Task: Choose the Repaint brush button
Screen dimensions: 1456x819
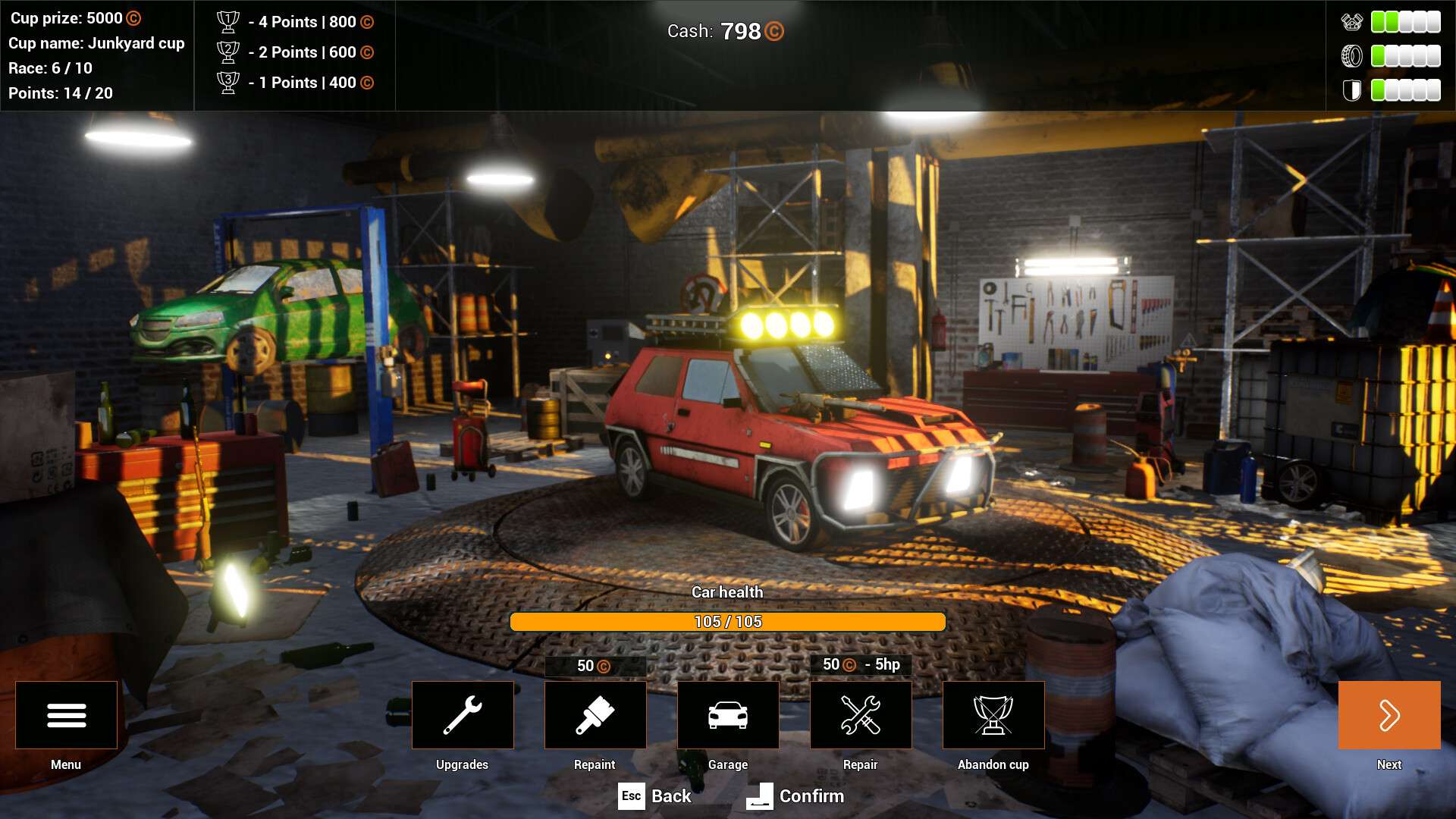Action: tap(595, 715)
